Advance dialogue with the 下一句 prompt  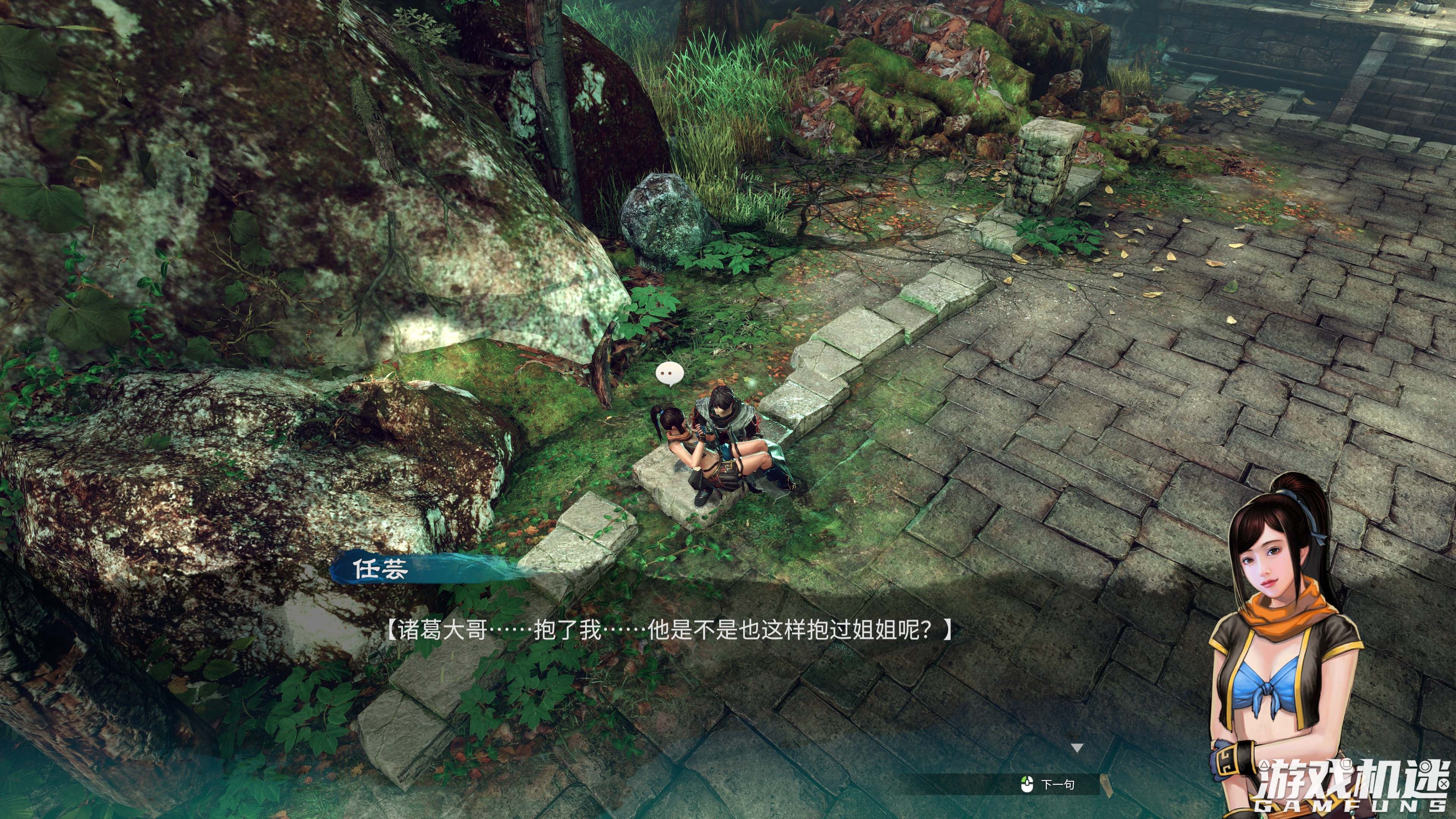(x=1050, y=784)
